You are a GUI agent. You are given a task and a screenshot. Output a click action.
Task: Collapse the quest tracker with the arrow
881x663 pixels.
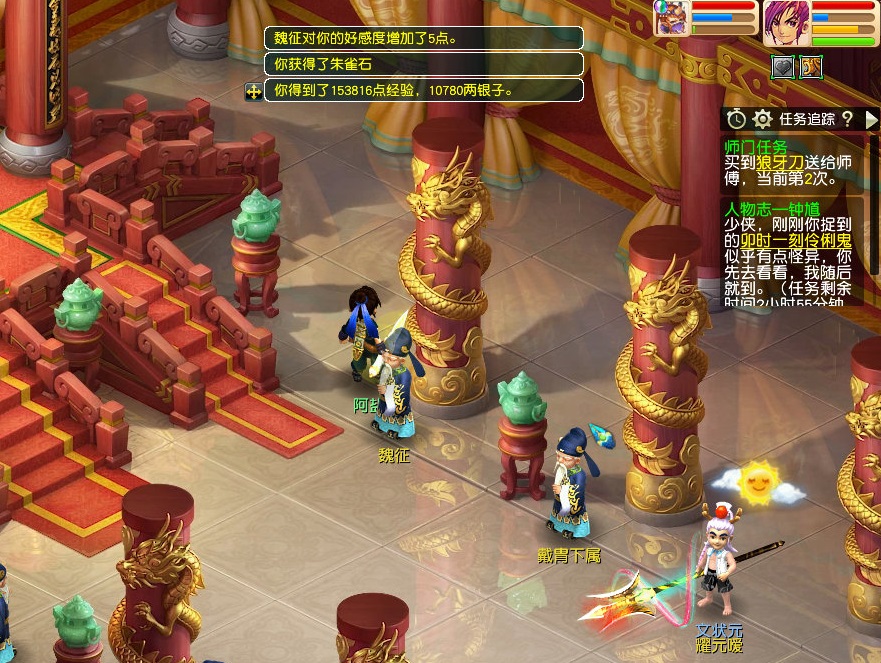point(871,119)
